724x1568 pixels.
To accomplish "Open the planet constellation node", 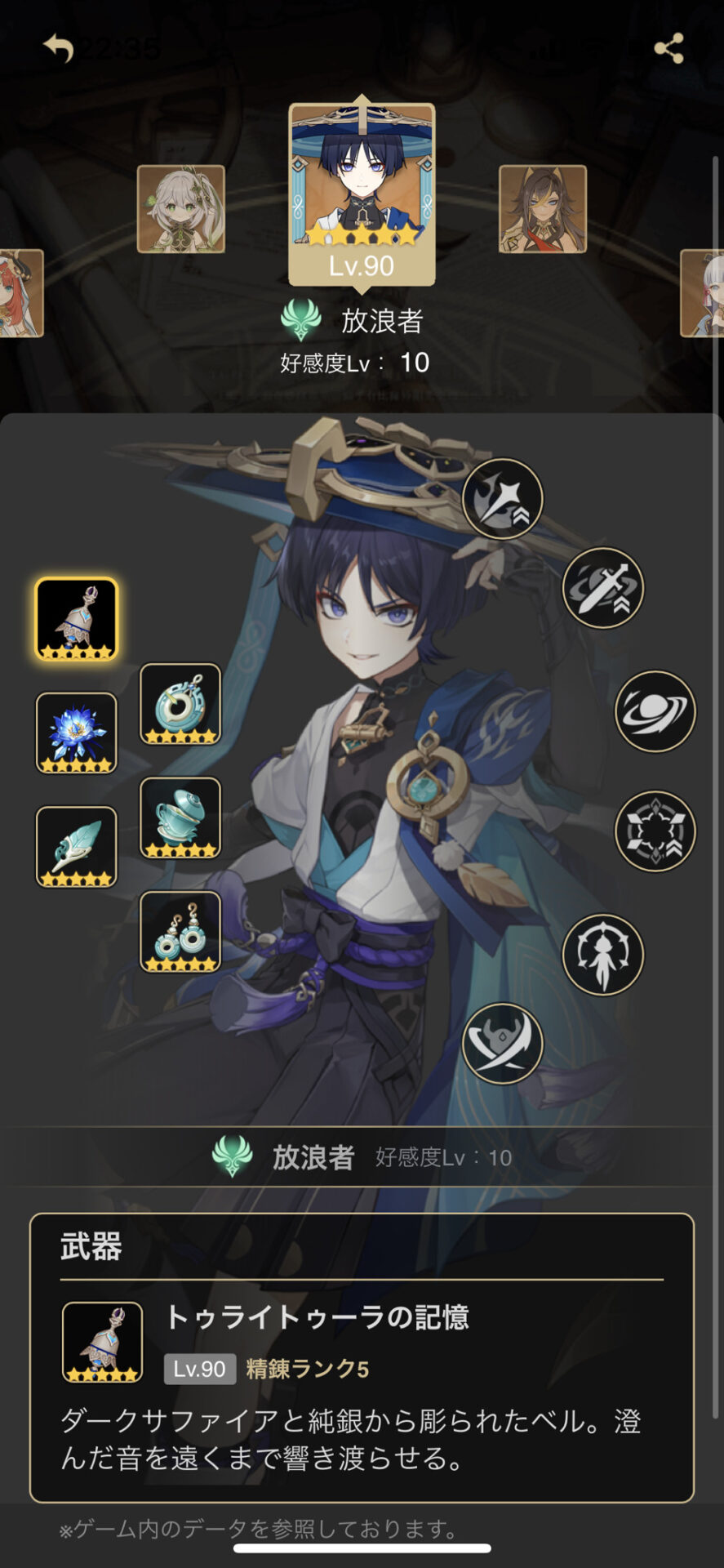I will pyautogui.click(x=655, y=711).
